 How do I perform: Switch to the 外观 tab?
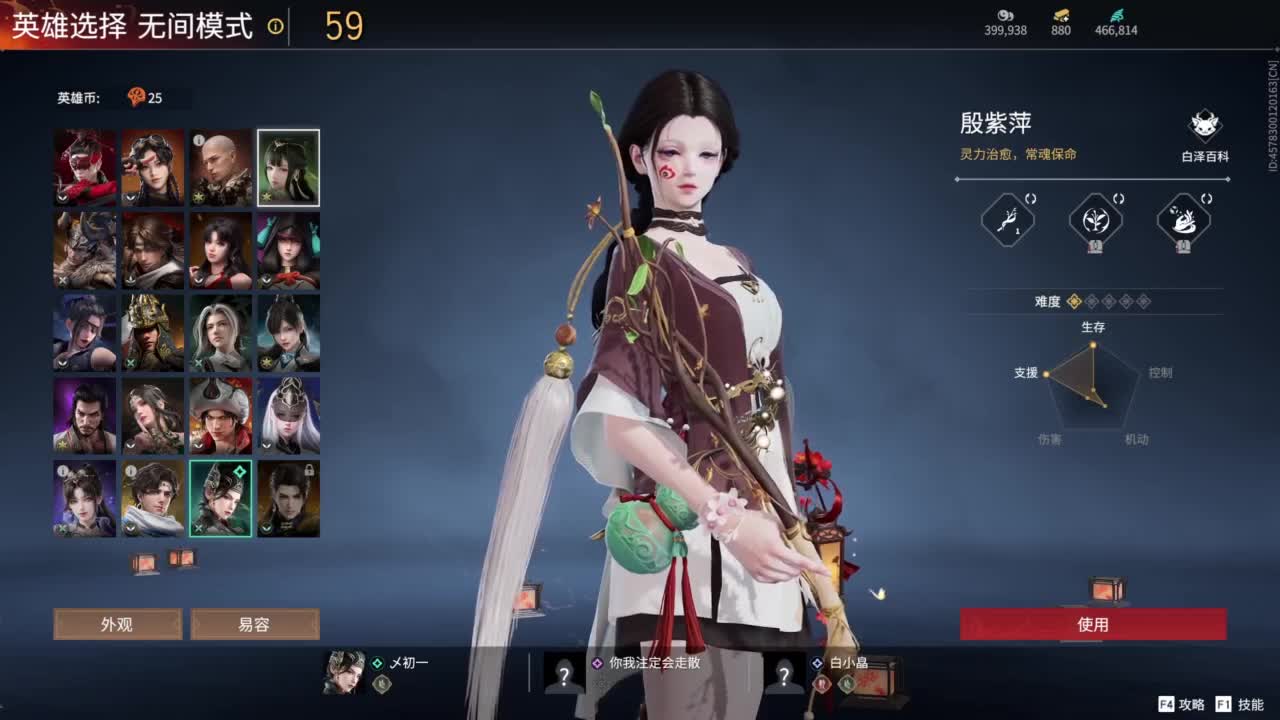click(119, 624)
